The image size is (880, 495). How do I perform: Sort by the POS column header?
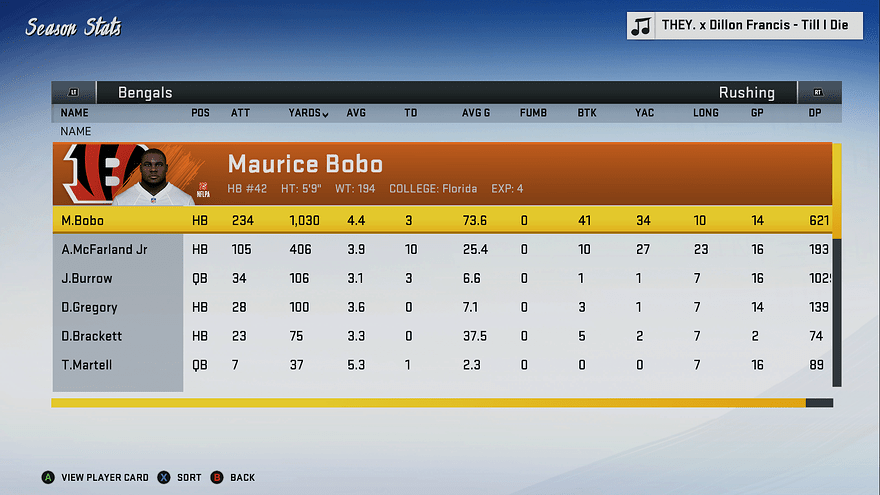200,113
